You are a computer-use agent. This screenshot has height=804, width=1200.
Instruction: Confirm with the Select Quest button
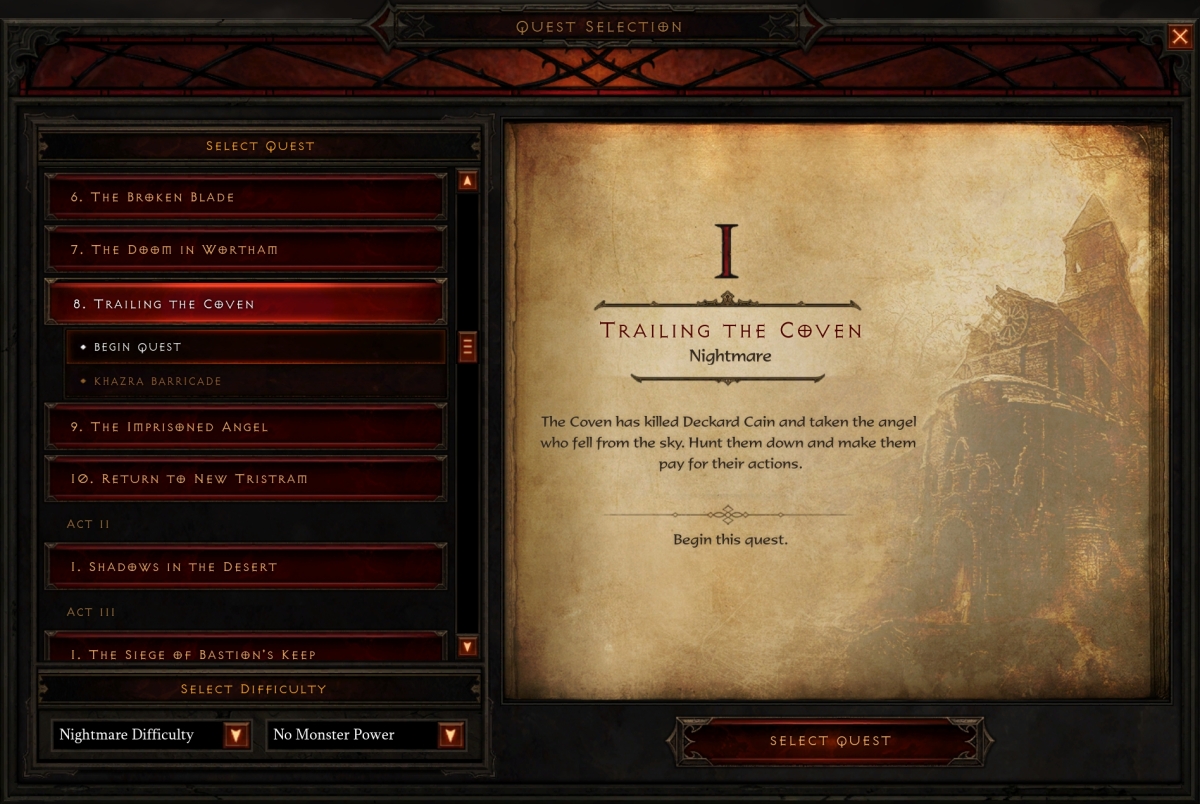point(830,741)
